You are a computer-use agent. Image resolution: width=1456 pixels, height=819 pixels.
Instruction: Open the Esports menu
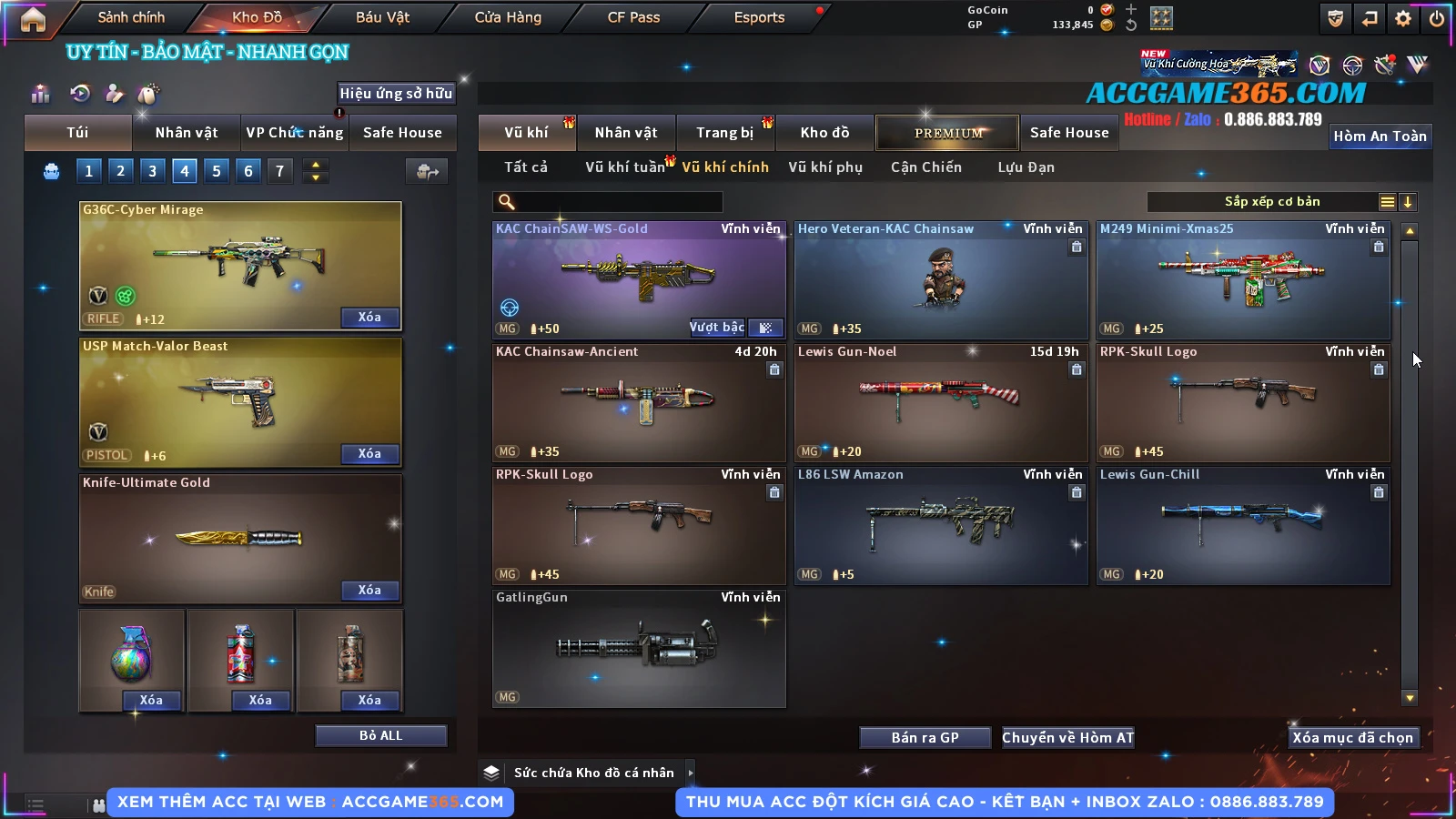[x=759, y=17]
